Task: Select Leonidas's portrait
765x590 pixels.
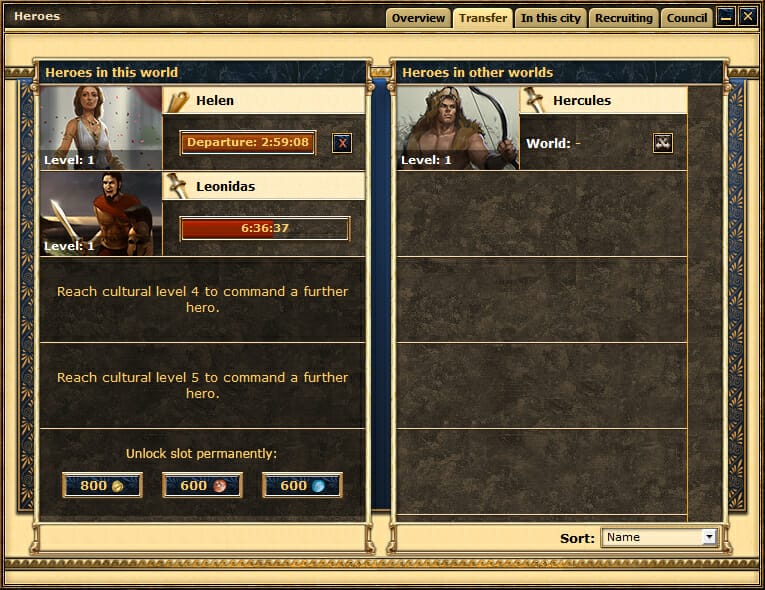Action: coord(101,213)
